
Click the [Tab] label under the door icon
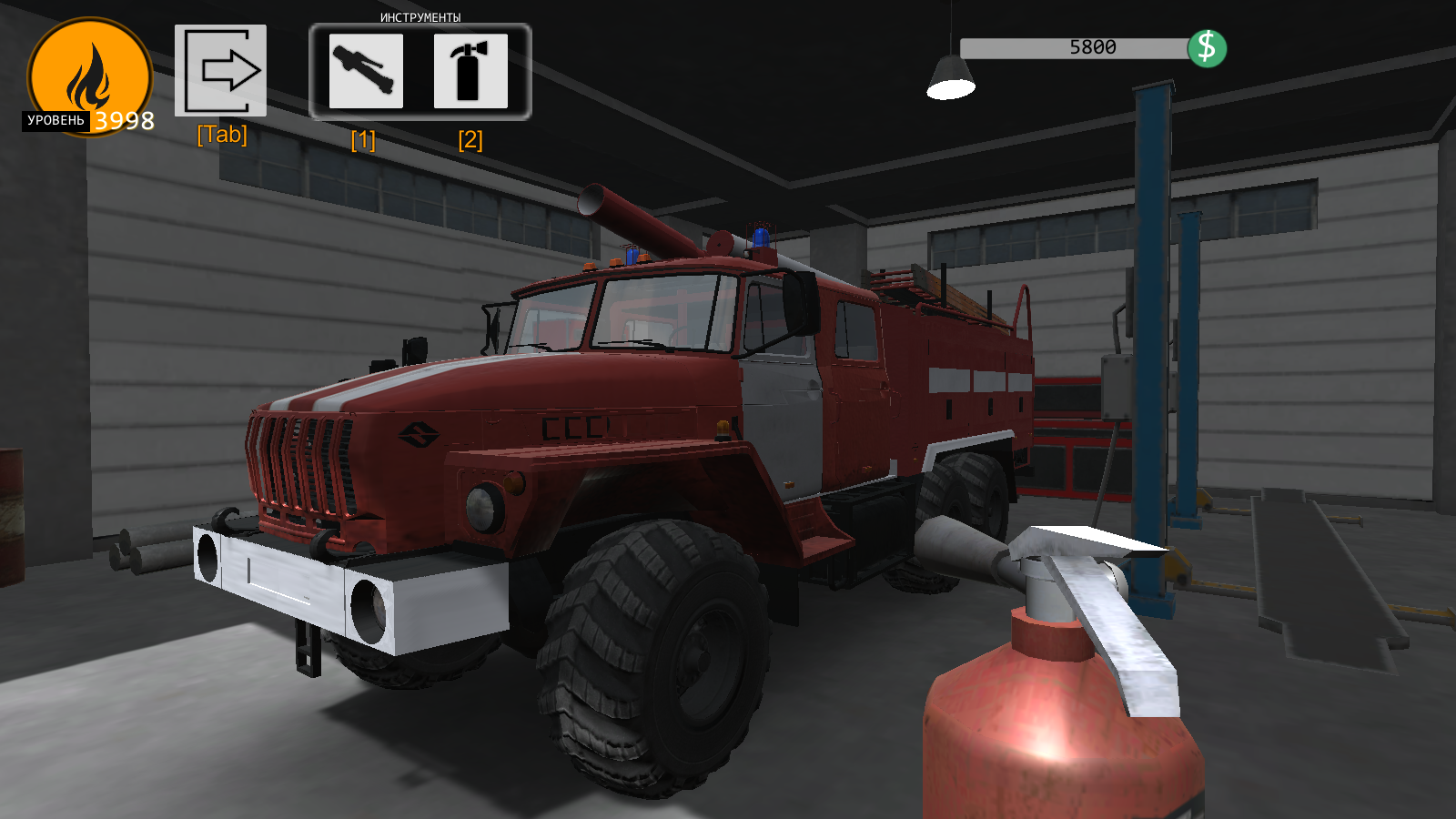tap(221, 135)
